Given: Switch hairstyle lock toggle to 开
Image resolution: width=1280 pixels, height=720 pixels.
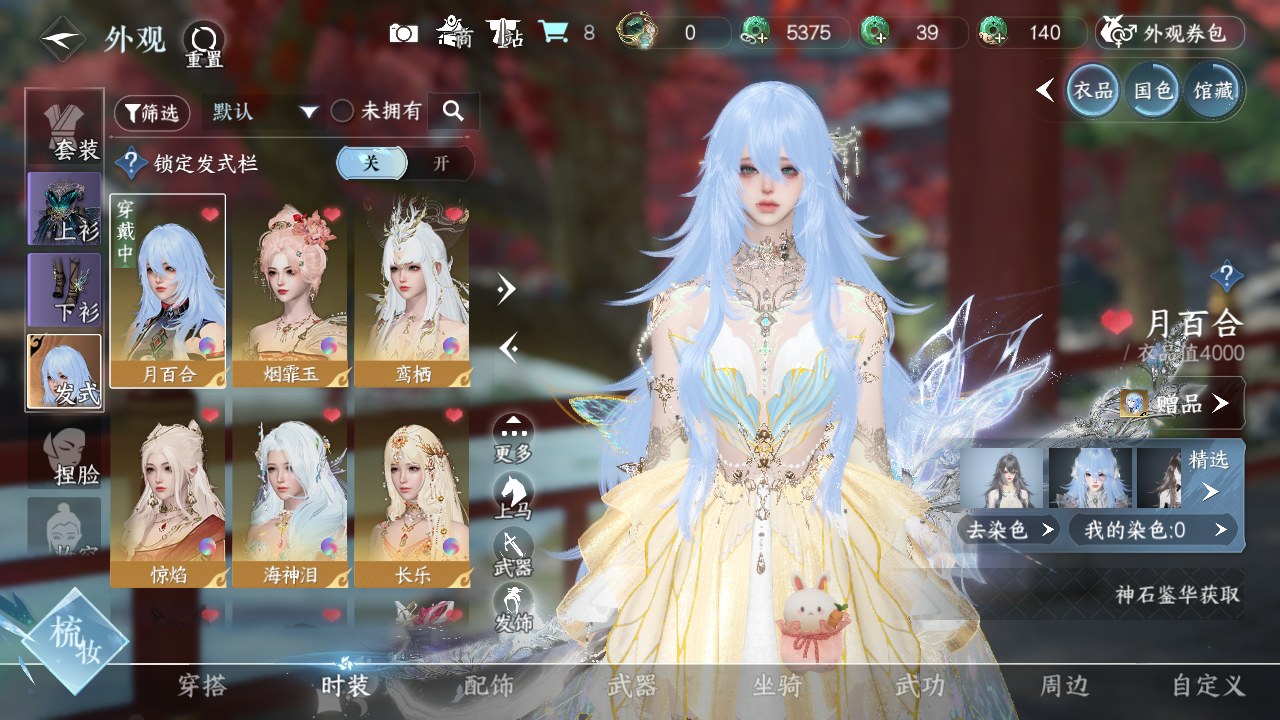Looking at the screenshot, I should pos(441,164).
